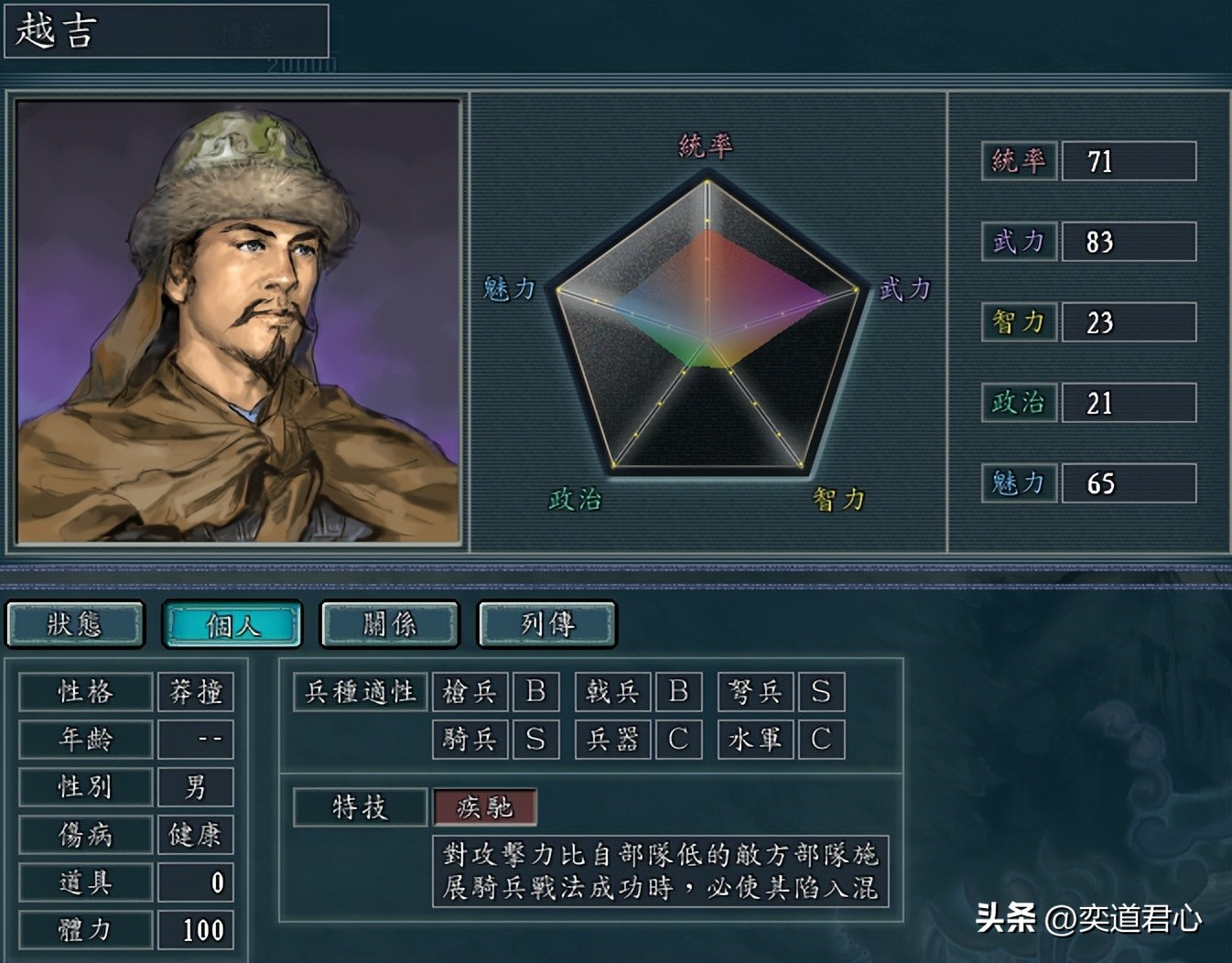Select the 統率 stat label
Image resolution: width=1232 pixels, height=963 pixels.
[1018, 161]
